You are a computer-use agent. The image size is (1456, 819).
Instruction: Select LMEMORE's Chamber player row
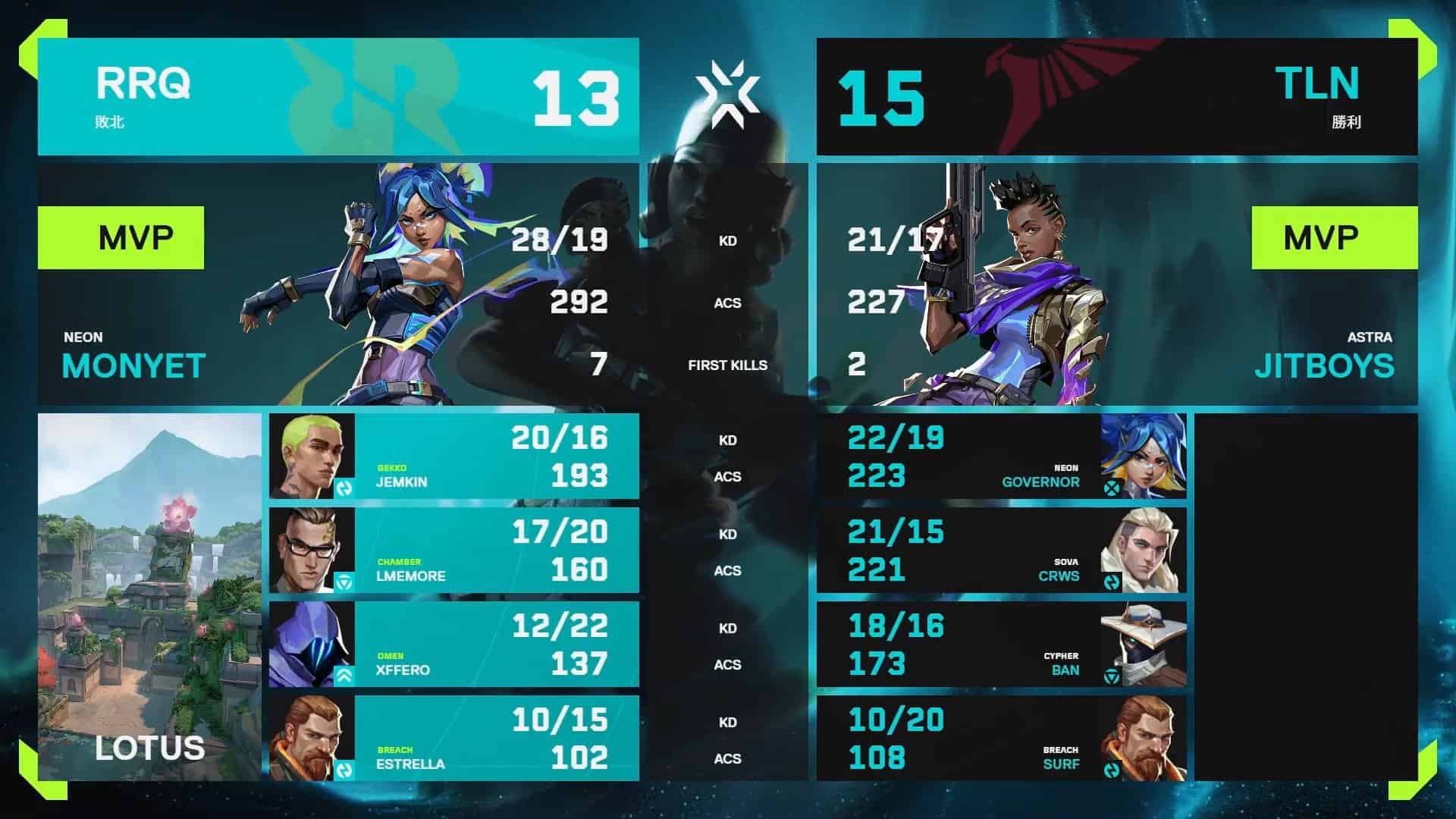point(453,551)
